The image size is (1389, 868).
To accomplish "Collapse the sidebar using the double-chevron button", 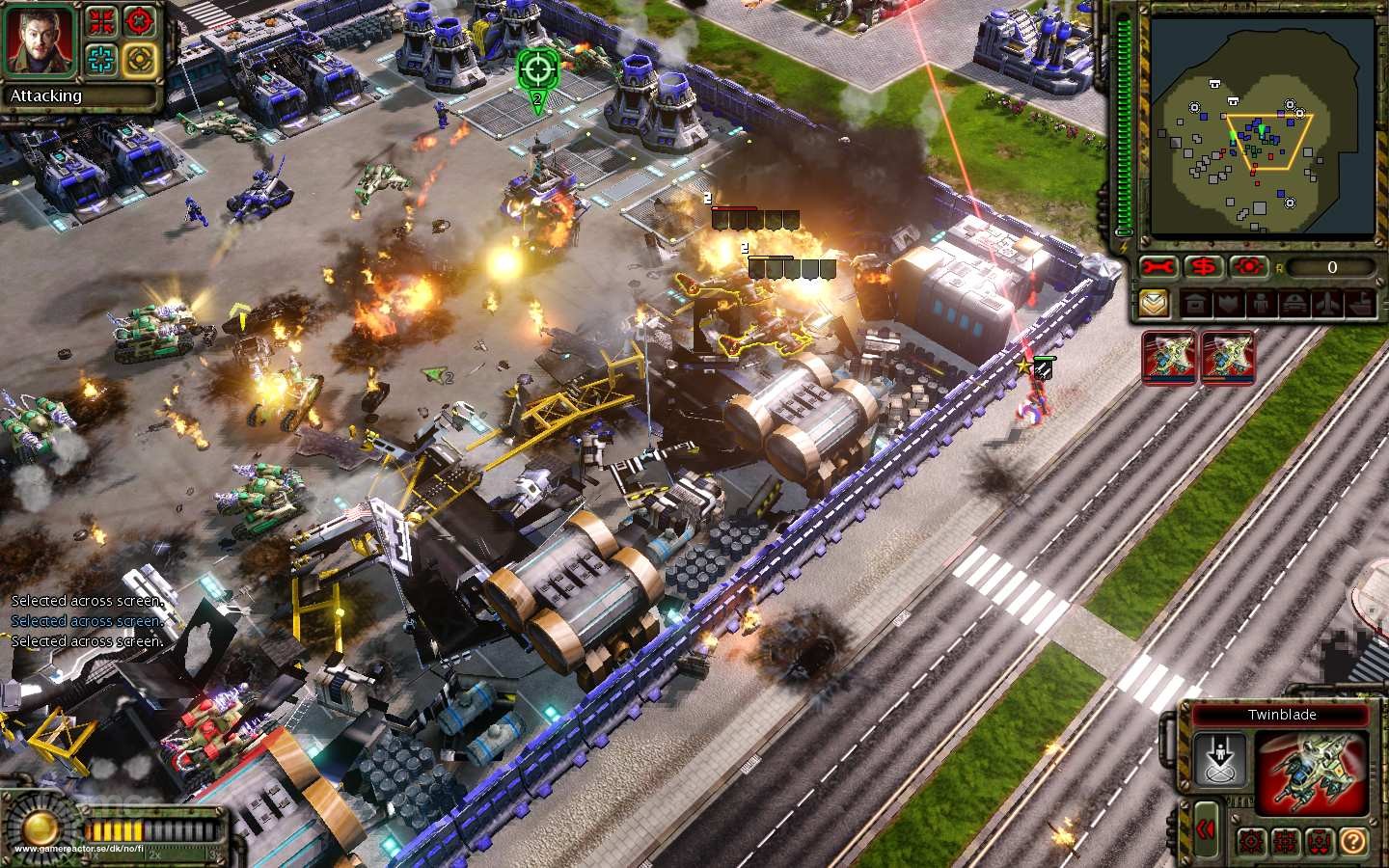I will pyautogui.click(x=1207, y=830).
